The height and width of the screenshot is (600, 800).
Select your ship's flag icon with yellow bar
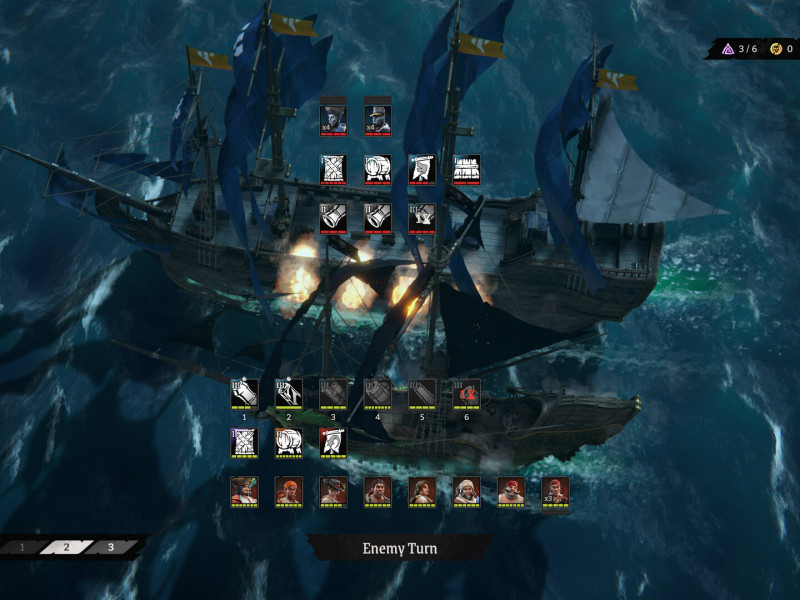coord(333,442)
